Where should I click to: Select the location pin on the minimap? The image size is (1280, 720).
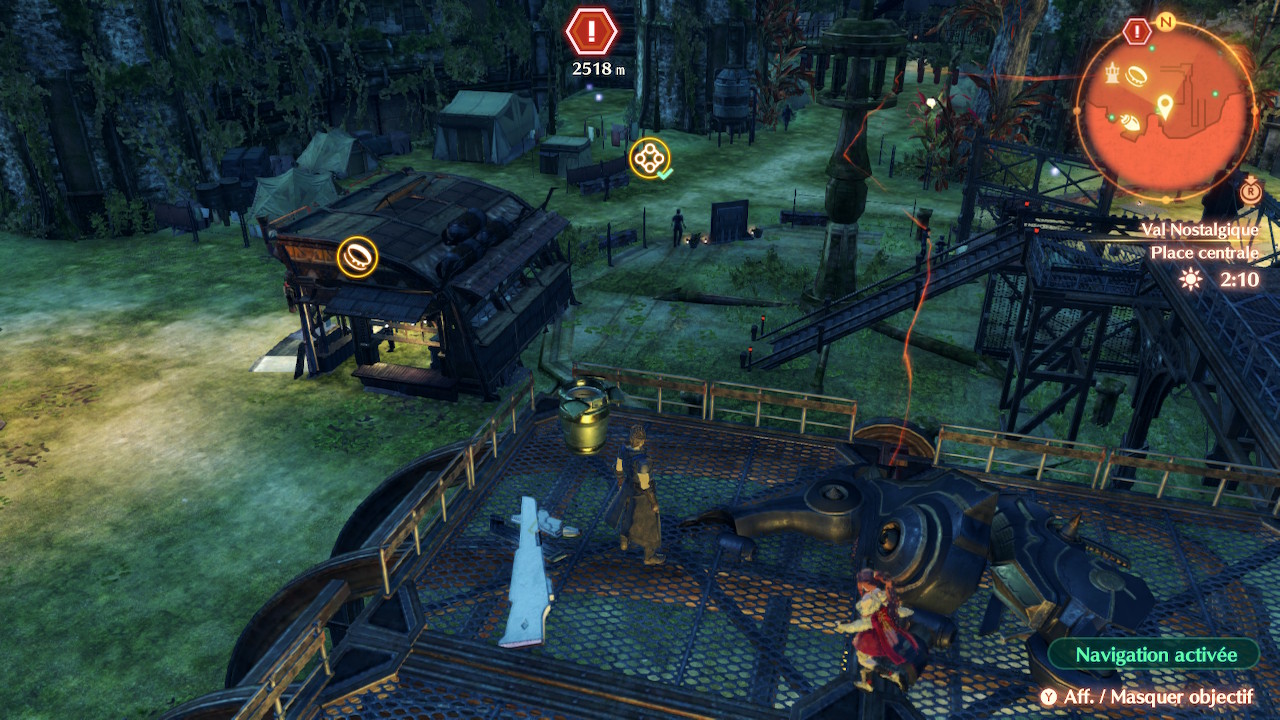[x=1165, y=104]
